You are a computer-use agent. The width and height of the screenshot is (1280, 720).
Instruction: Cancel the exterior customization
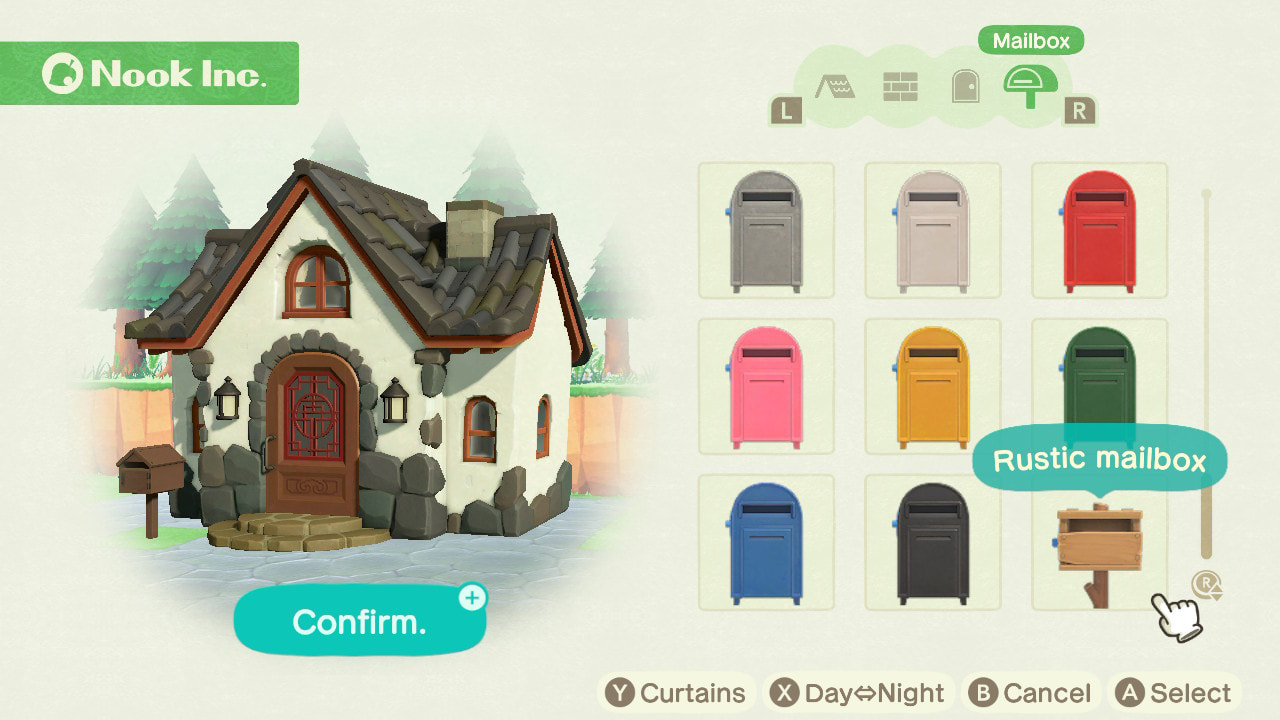pyautogui.click(x=1031, y=693)
